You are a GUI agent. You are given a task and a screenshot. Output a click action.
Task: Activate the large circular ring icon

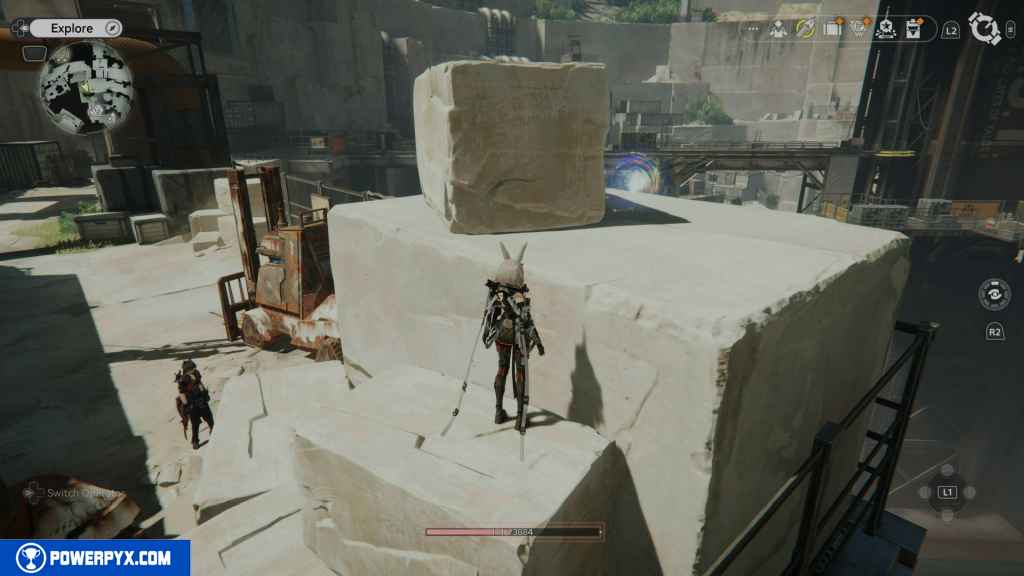(985, 29)
